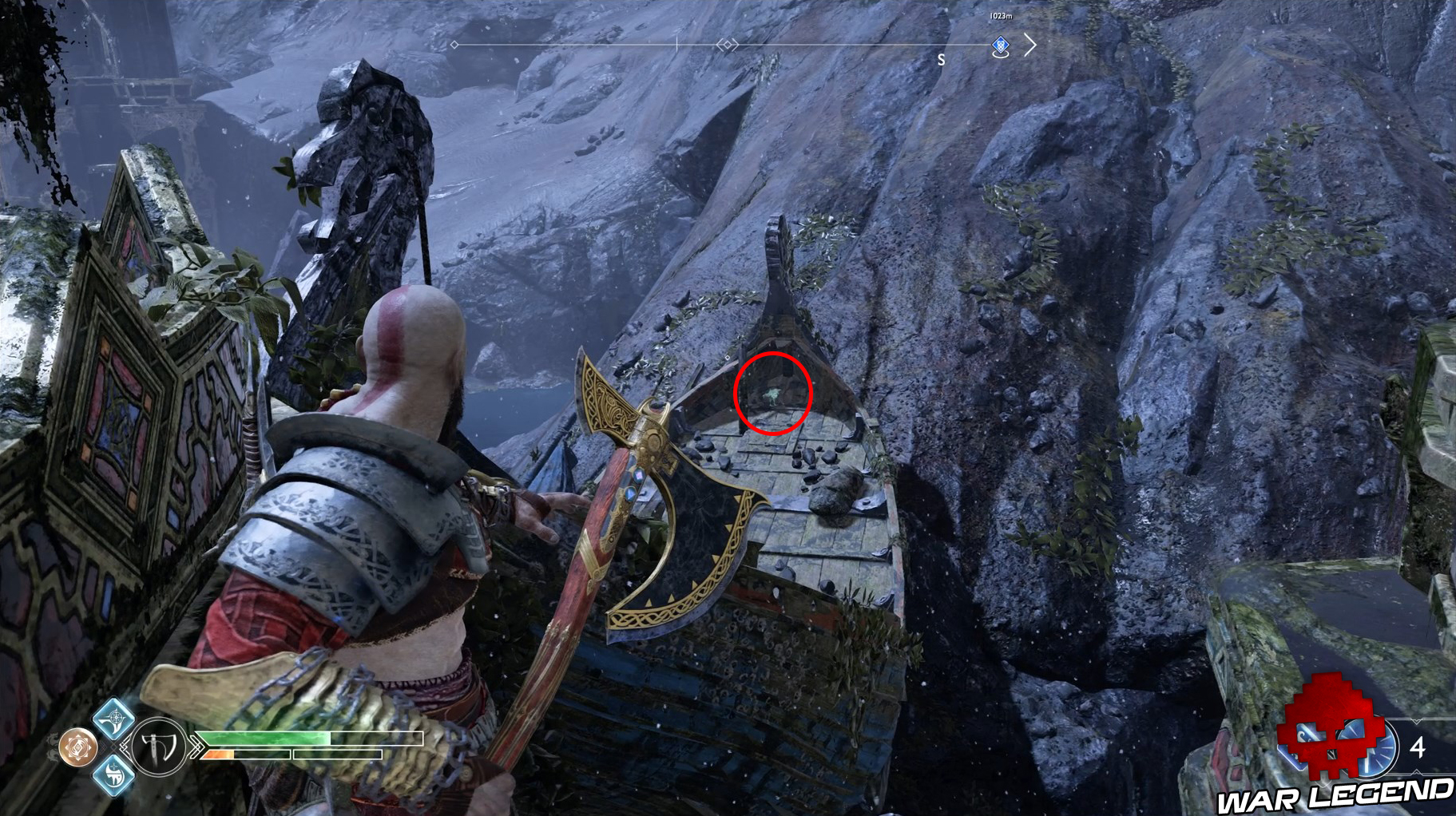
Task: Click the blue objective waypoint diamond marker
Action: 1000,46
